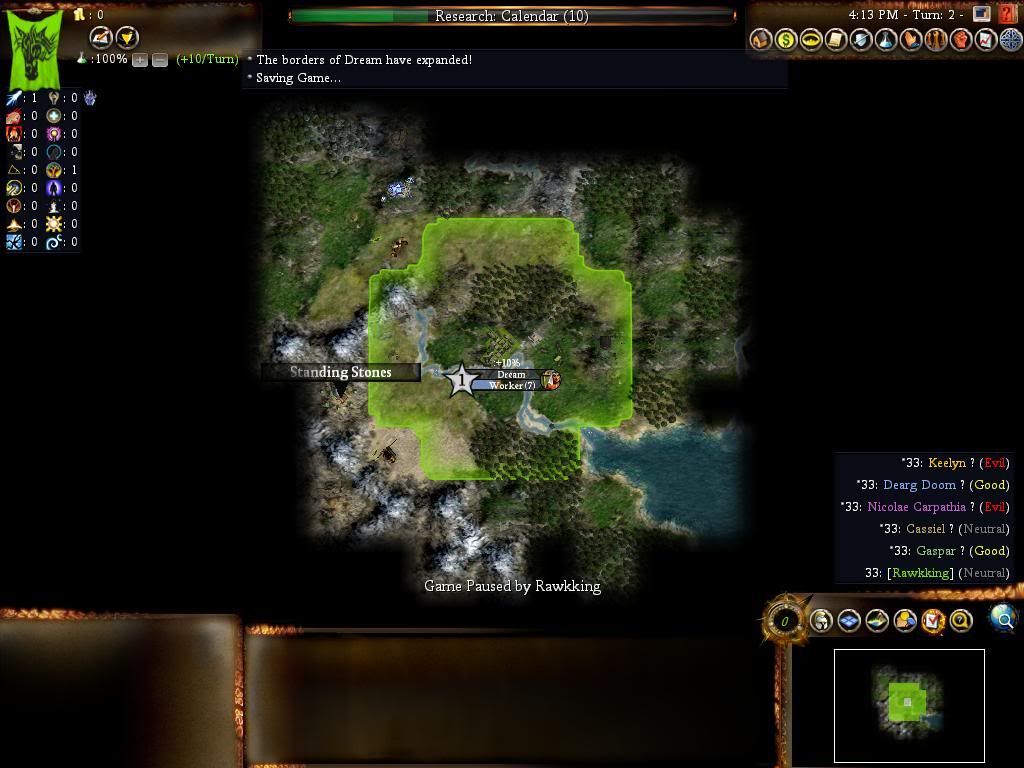
Task: Open the Domestic Advisor house icon
Action: click(761, 40)
